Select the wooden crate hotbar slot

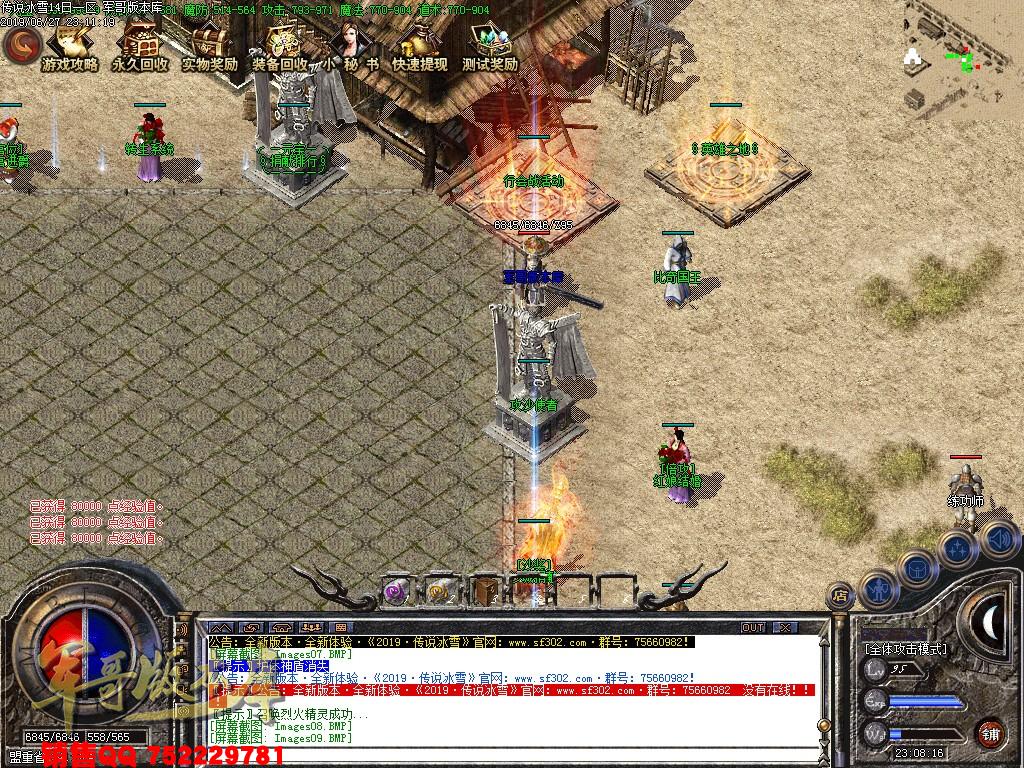click(487, 591)
